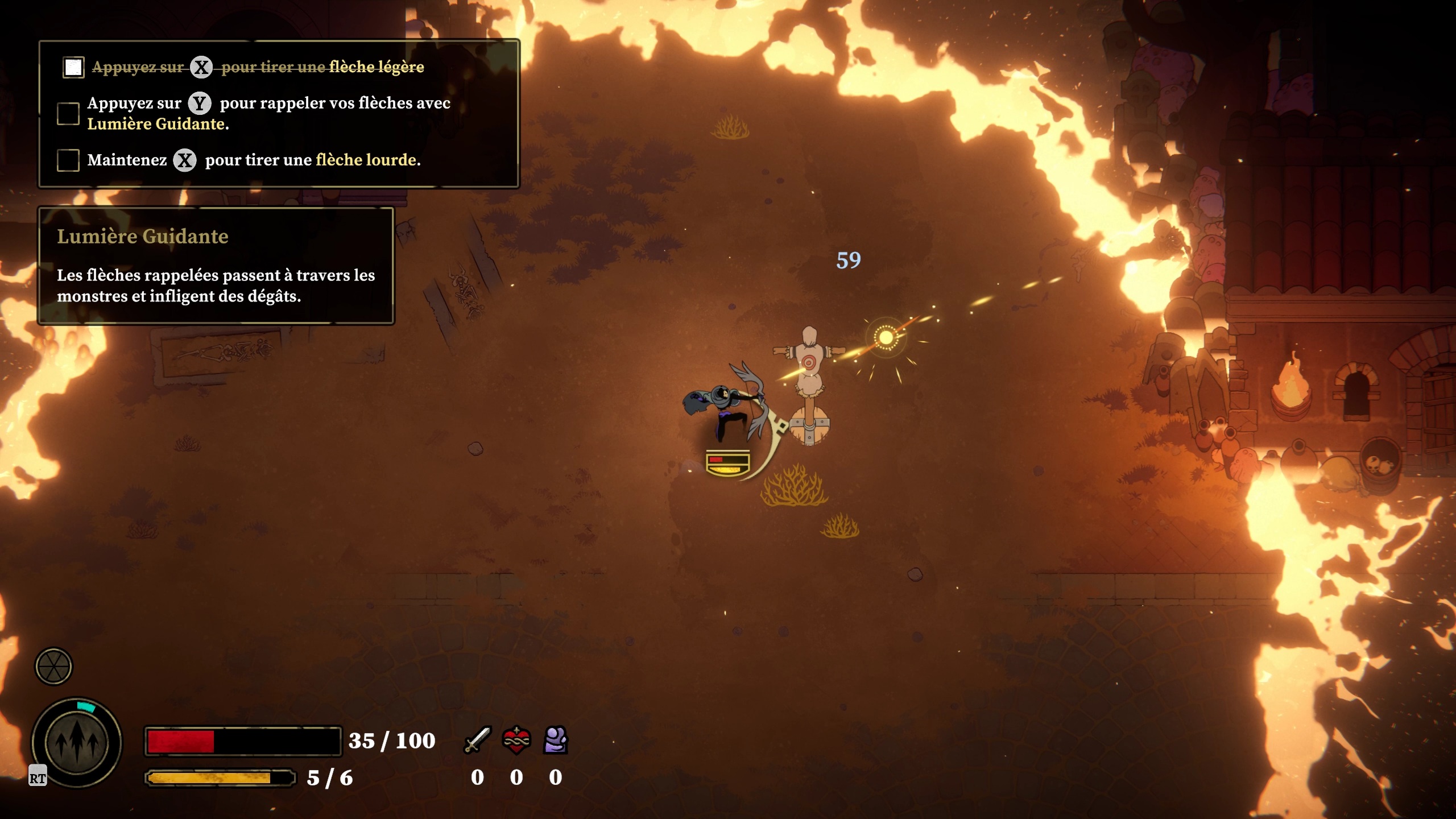Toggle the heavy arrow (flèche lourde) objective checkbox

coord(68,160)
